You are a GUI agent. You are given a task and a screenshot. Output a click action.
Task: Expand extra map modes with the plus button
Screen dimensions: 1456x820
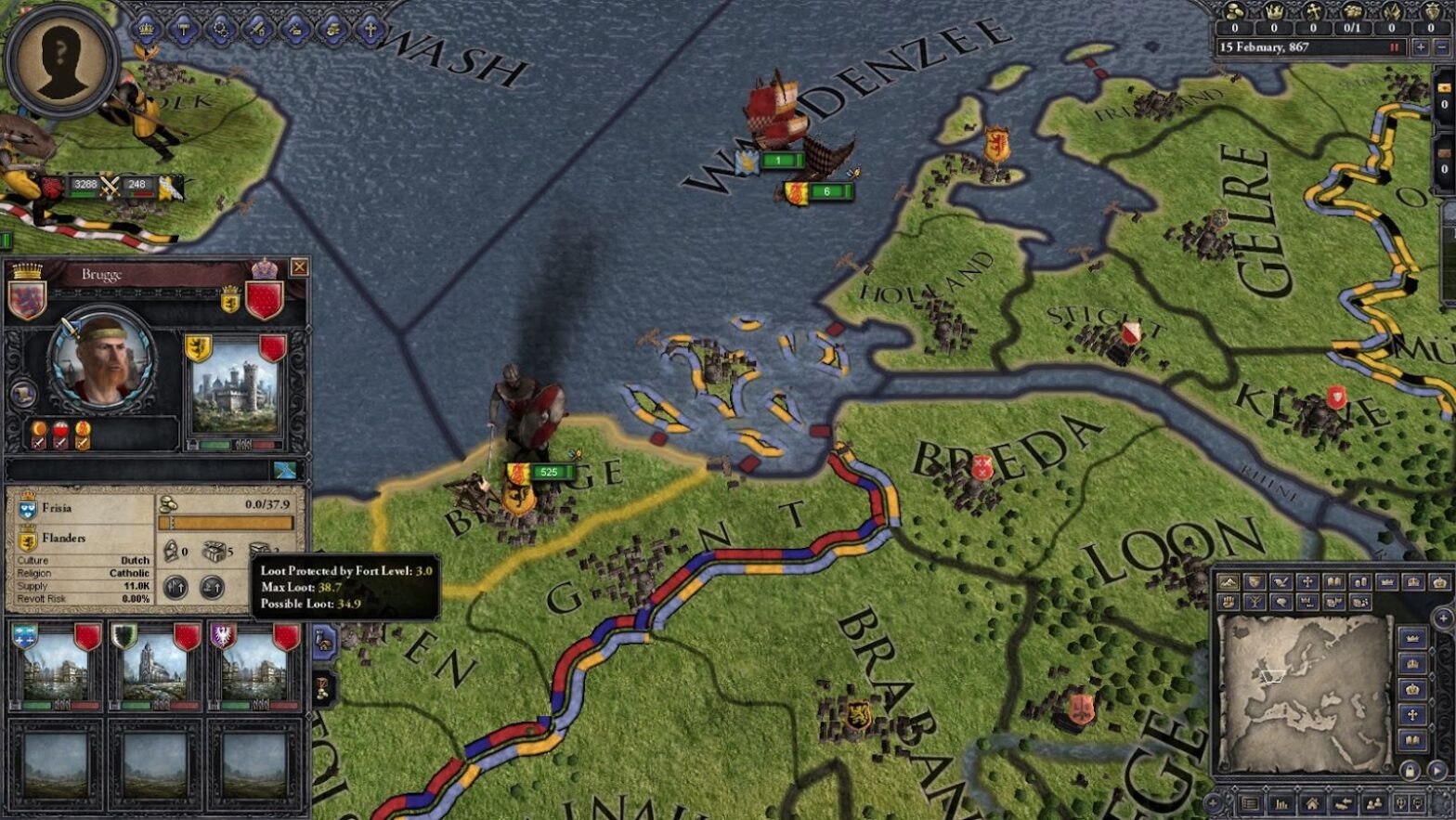[x=1441, y=617]
